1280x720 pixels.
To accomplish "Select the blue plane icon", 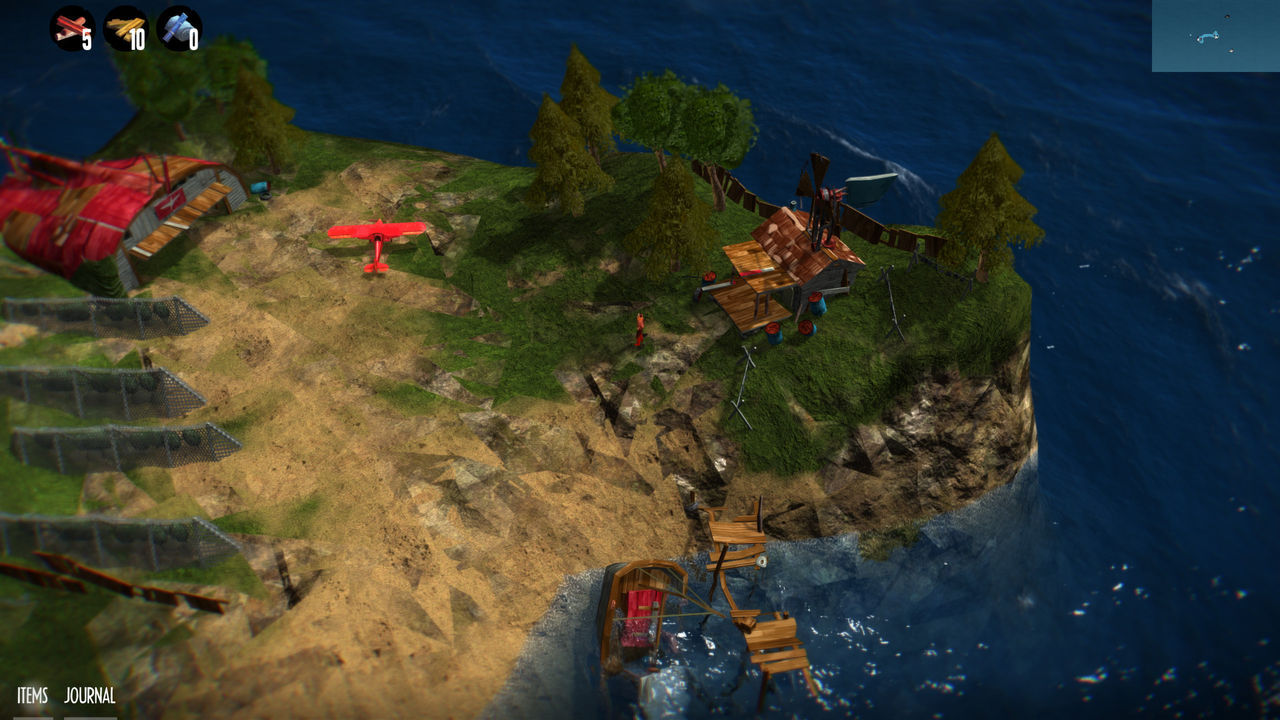I will [179, 28].
